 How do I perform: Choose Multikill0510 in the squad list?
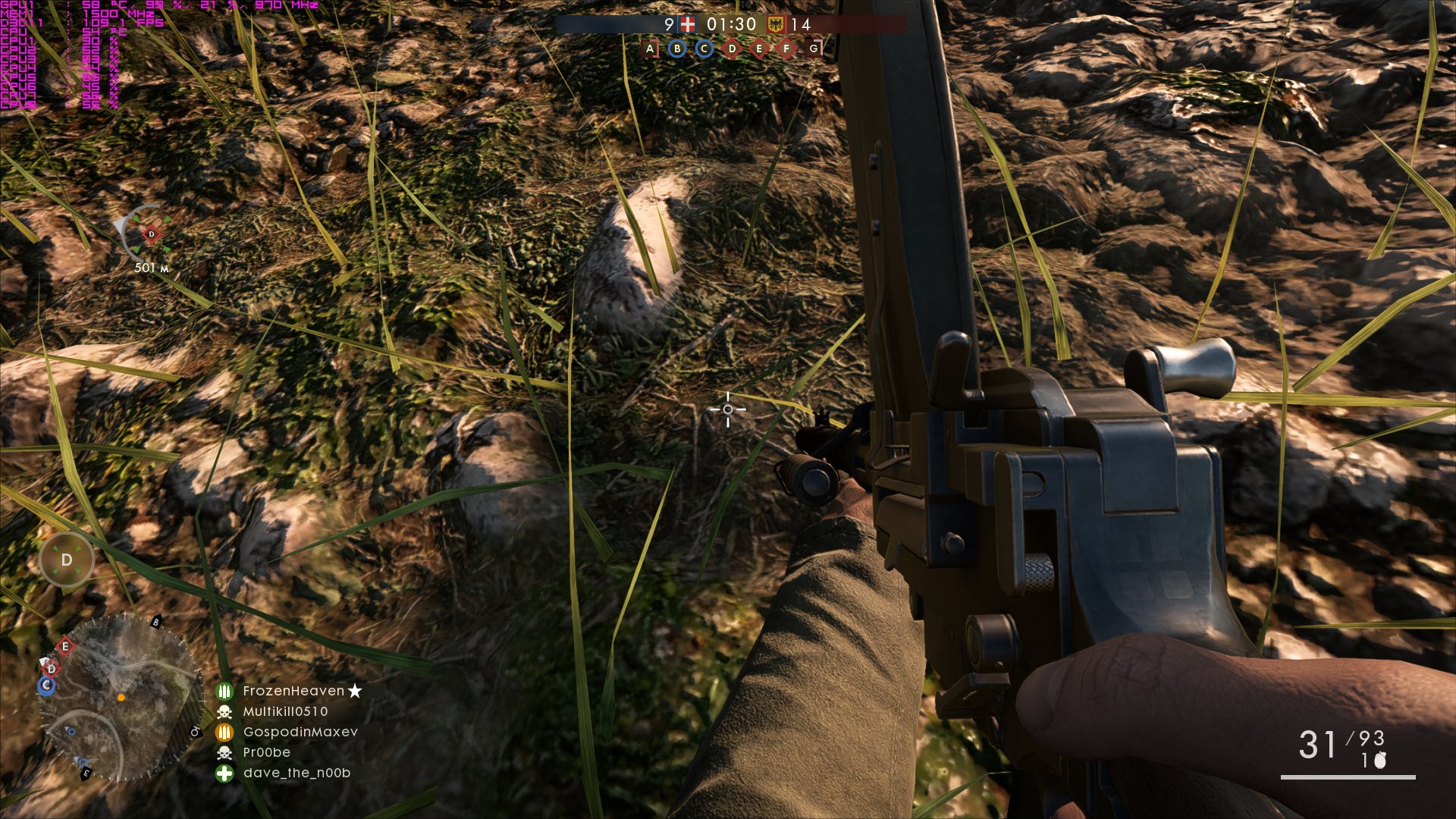(285, 711)
